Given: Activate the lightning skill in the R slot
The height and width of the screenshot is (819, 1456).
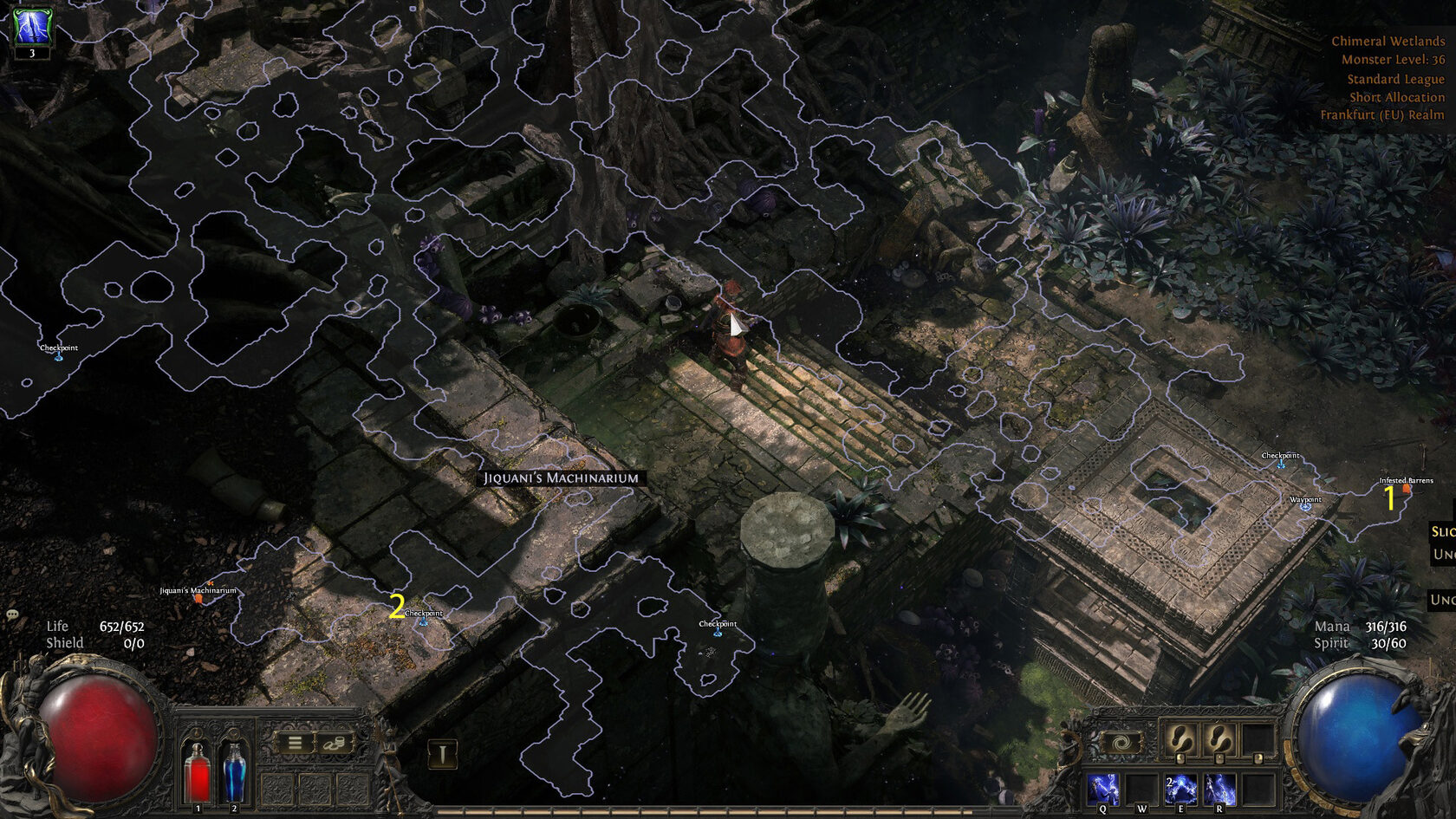Looking at the screenshot, I should pos(1219,790).
